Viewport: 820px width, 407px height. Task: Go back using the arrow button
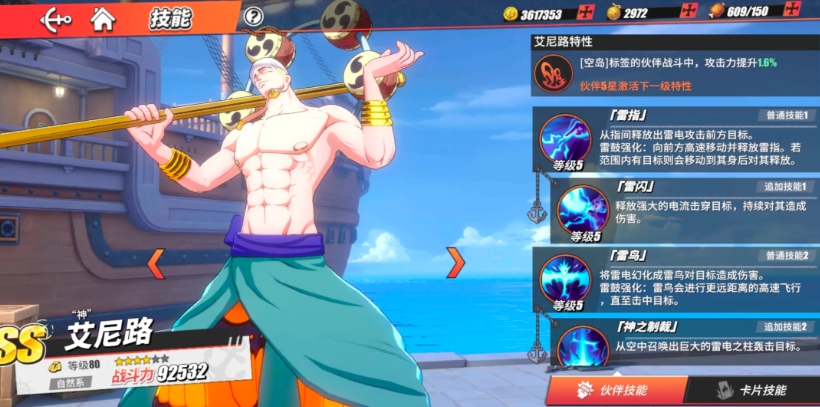click(x=54, y=18)
